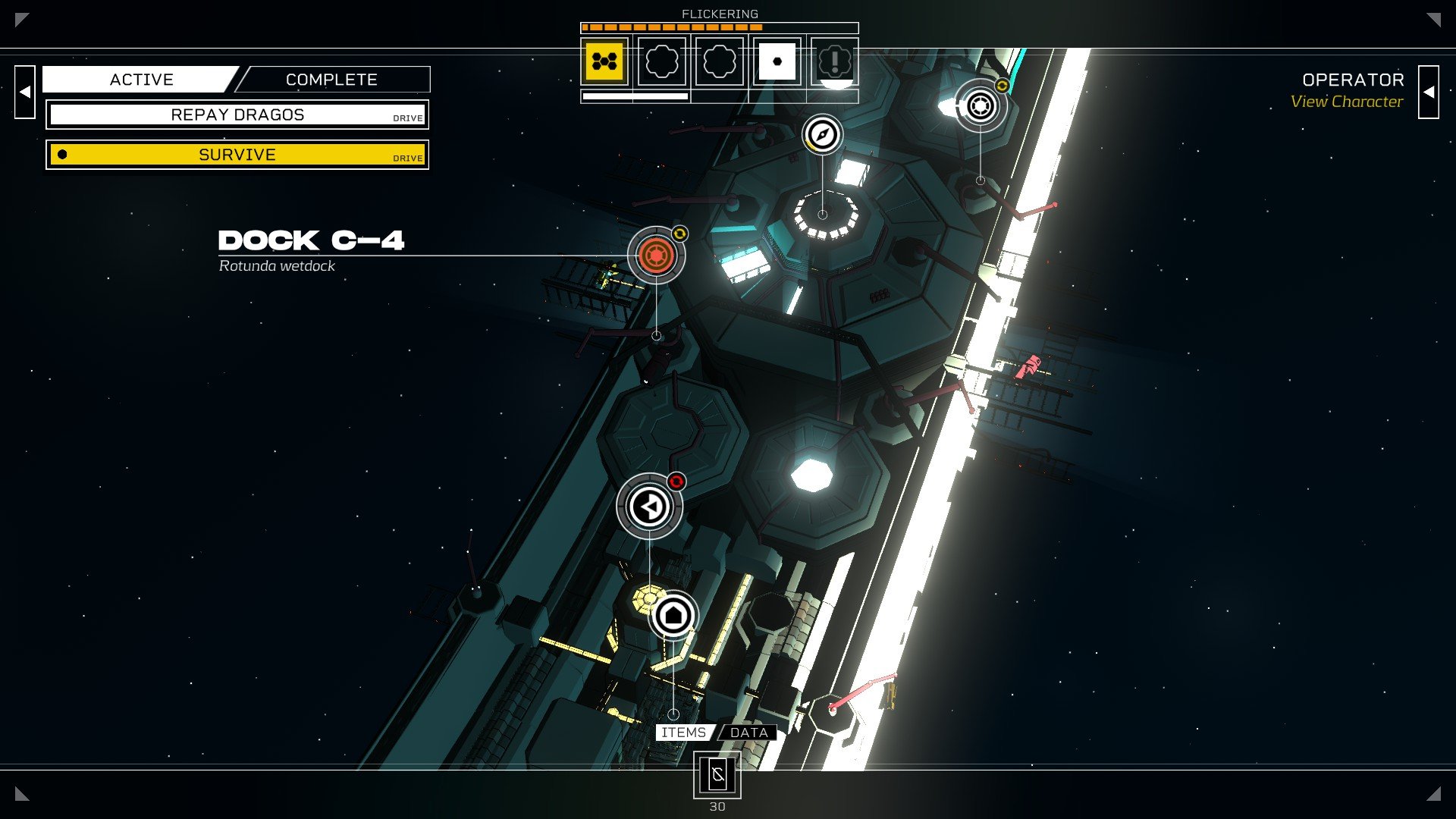
Task: Open the Complete drives tab
Action: point(331,80)
